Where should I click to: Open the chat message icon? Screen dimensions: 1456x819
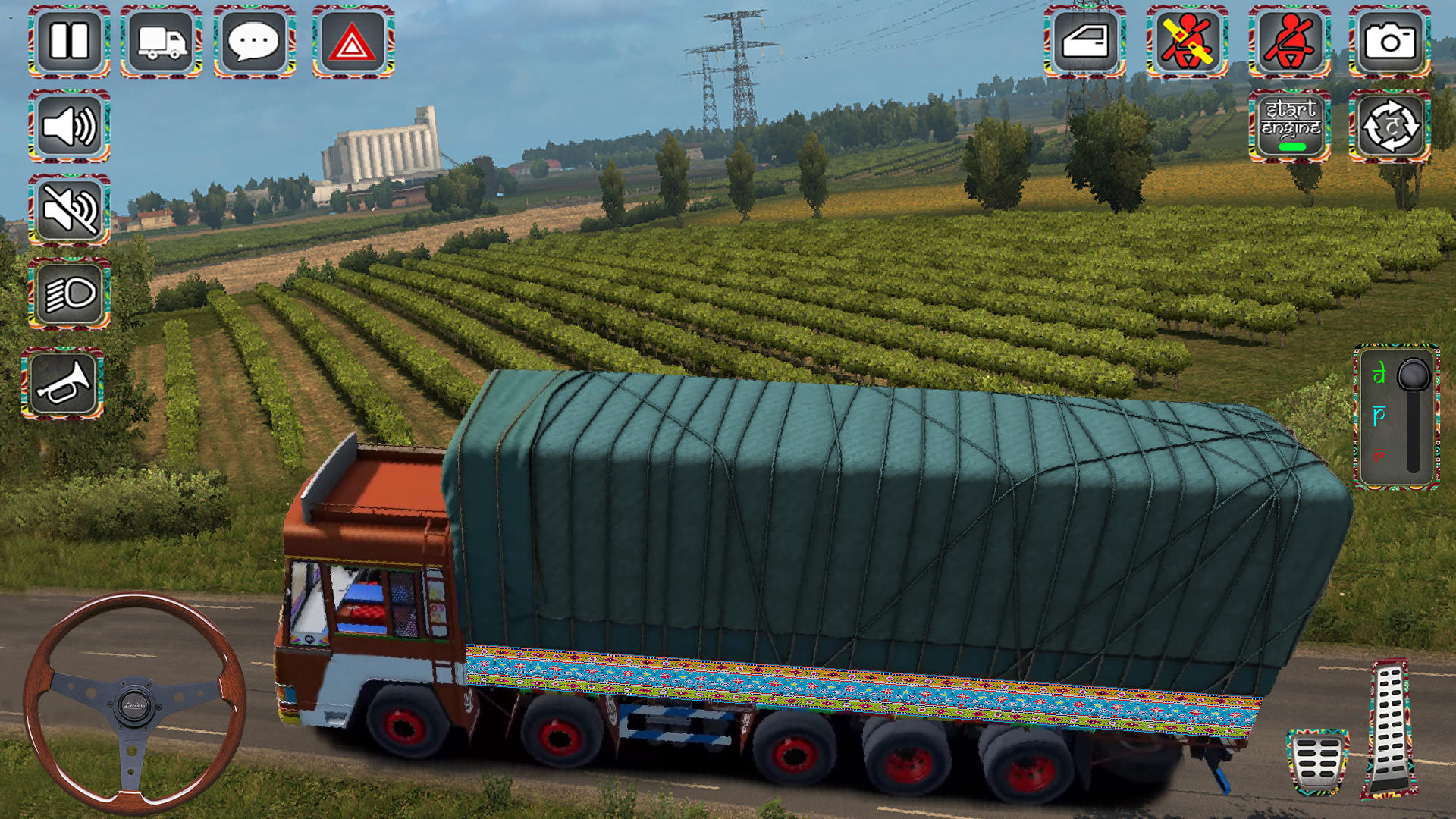[x=255, y=43]
